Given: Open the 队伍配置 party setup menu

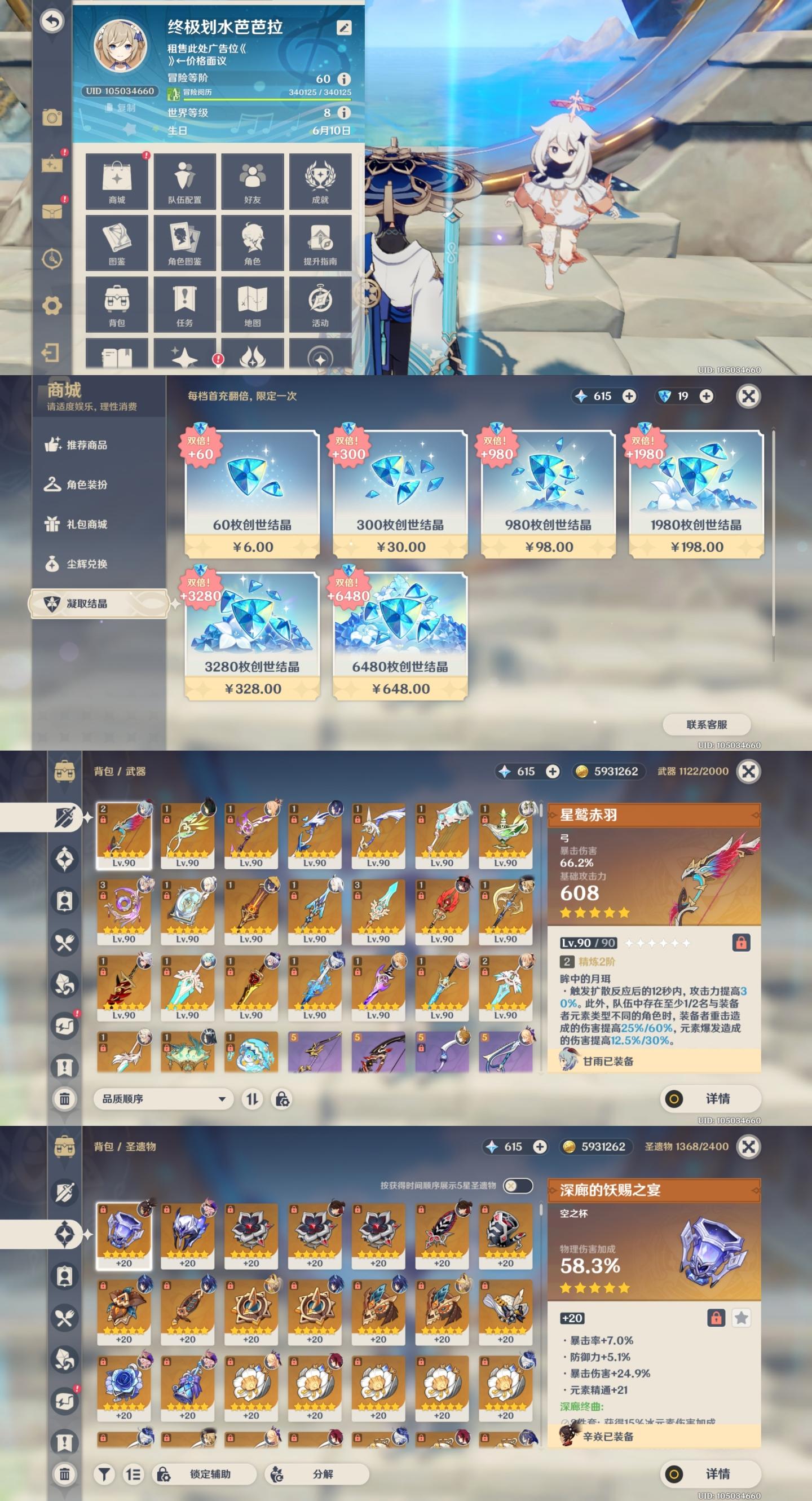Looking at the screenshot, I should 184,181.
